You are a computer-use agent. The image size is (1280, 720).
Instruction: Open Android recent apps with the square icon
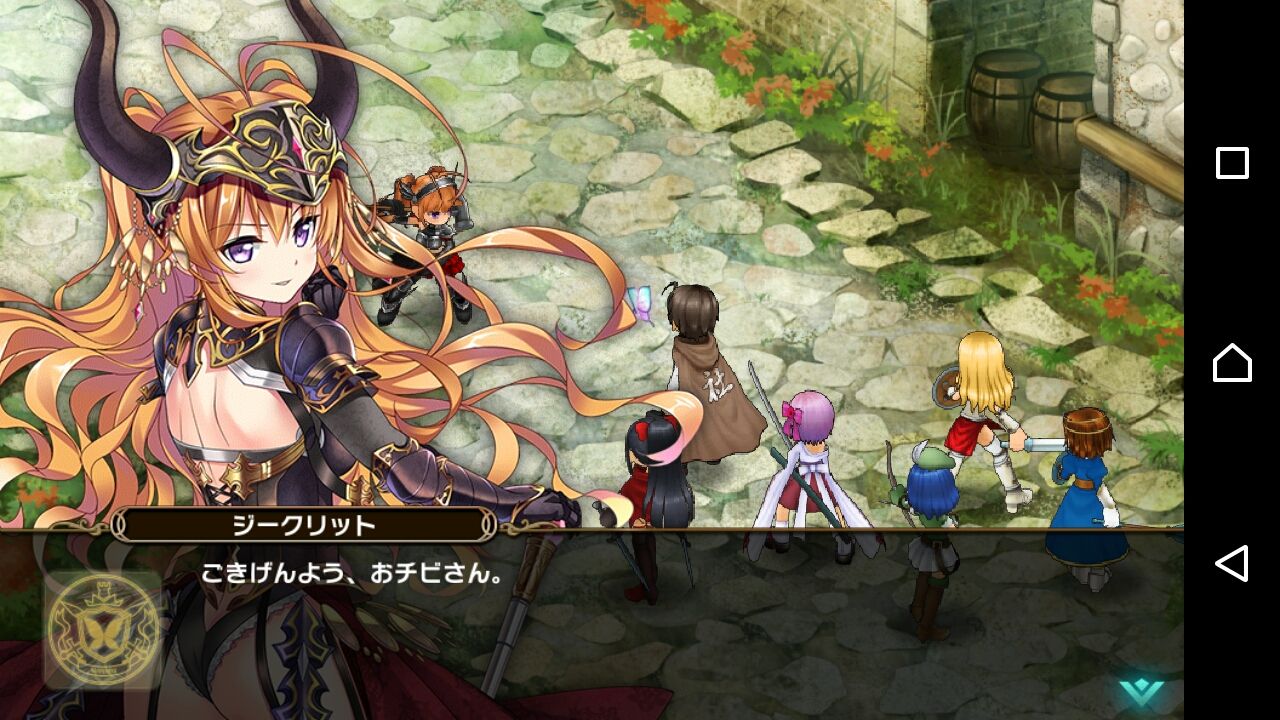click(1234, 163)
